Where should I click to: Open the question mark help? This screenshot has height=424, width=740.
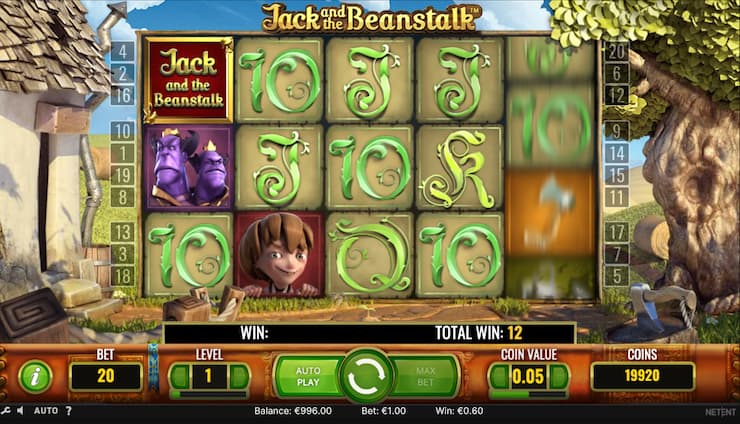click(69, 411)
